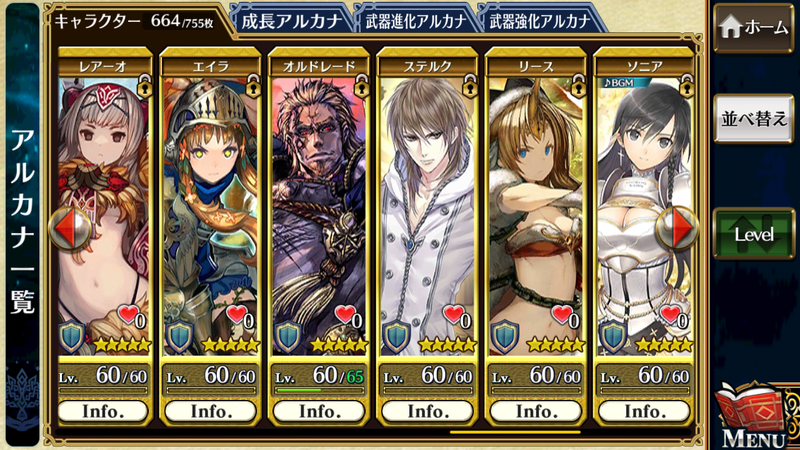Choose the エイラ character card
This screenshot has height=450, width=800.
click(211, 200)
